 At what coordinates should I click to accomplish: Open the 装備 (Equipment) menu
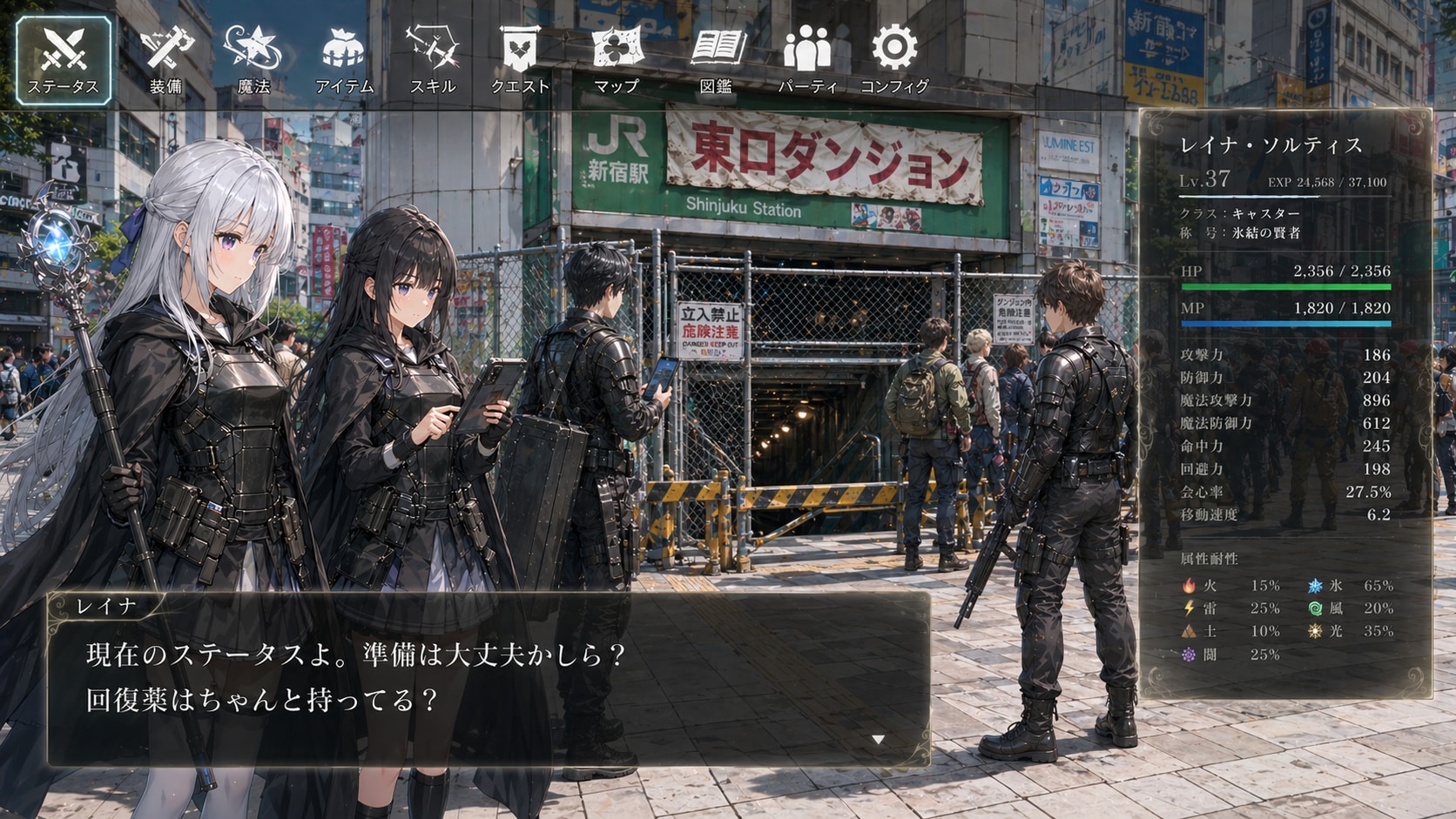click(x=165, y=59)
